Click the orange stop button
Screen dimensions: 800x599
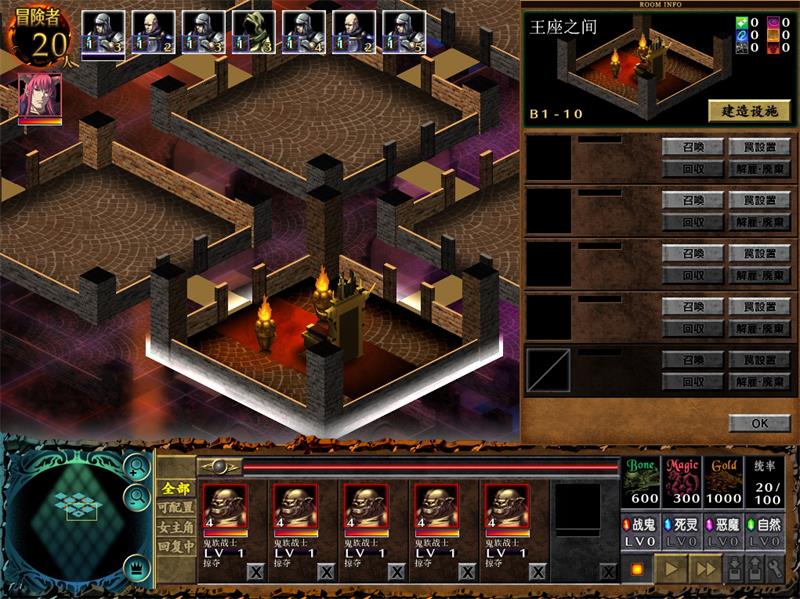point(637,570)
